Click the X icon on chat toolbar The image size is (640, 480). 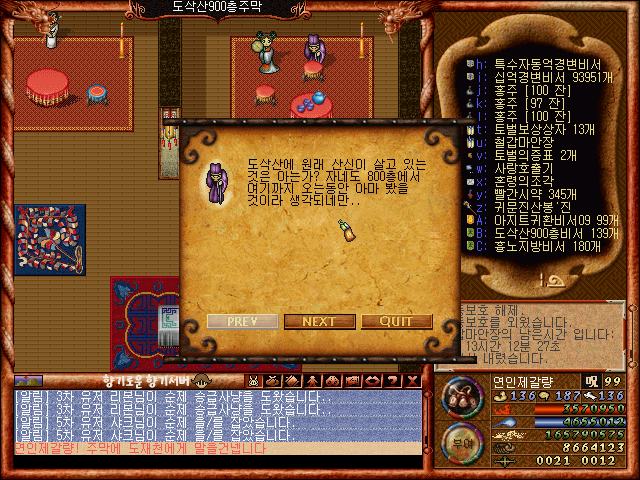413,381
